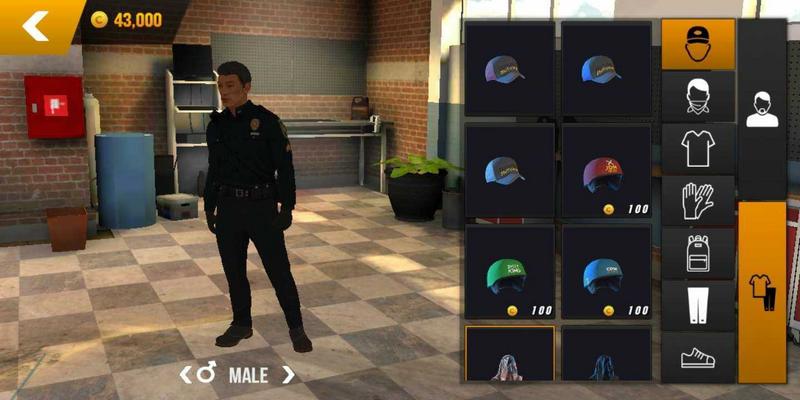This screenshot has height=400, width=800.
Task: Open the pants category tab
Action: click(698, 304)
